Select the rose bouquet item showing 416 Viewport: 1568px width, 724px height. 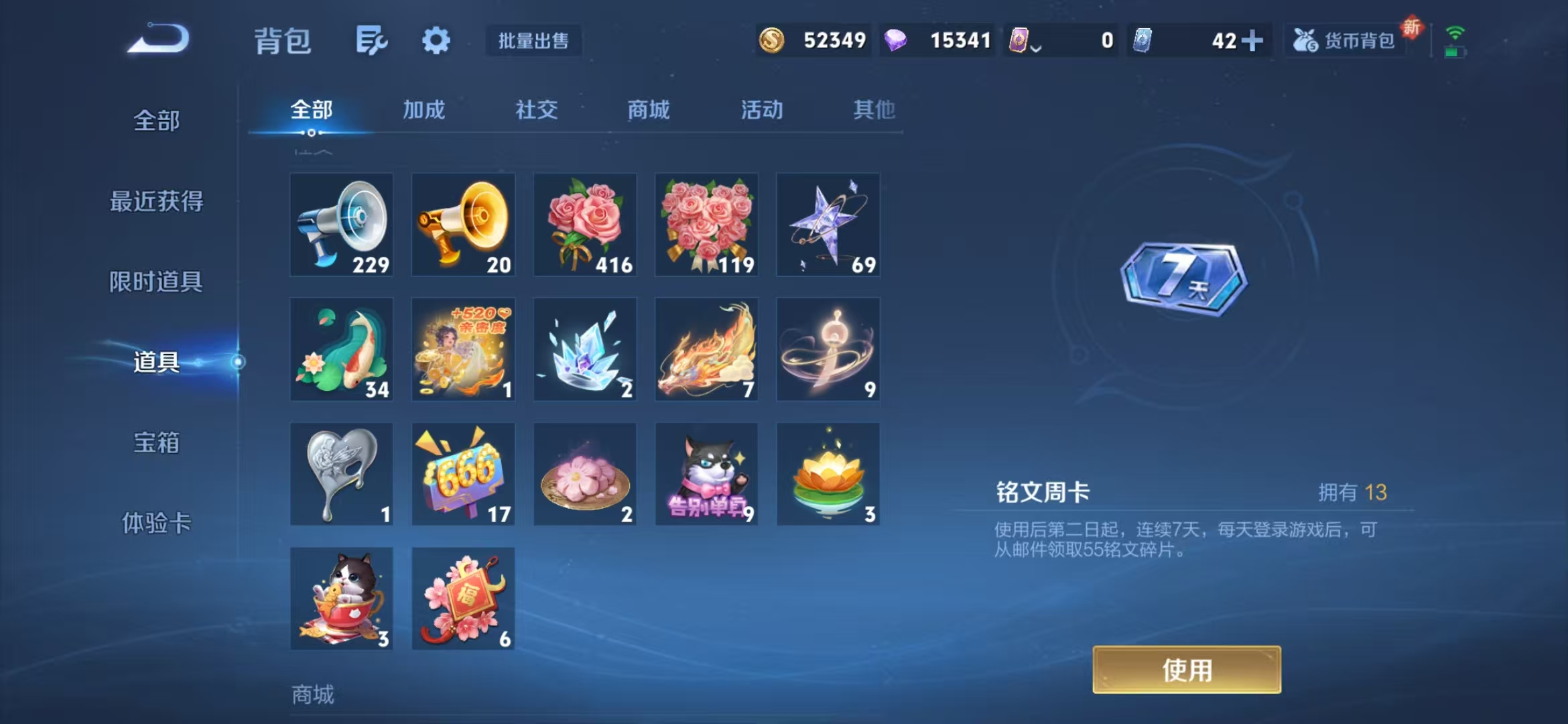[584, 225]
